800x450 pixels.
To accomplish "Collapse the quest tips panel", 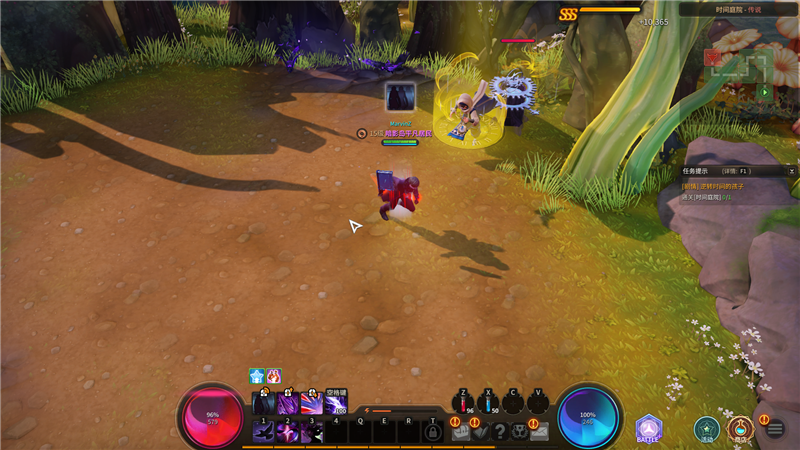I will click(792, 171).
